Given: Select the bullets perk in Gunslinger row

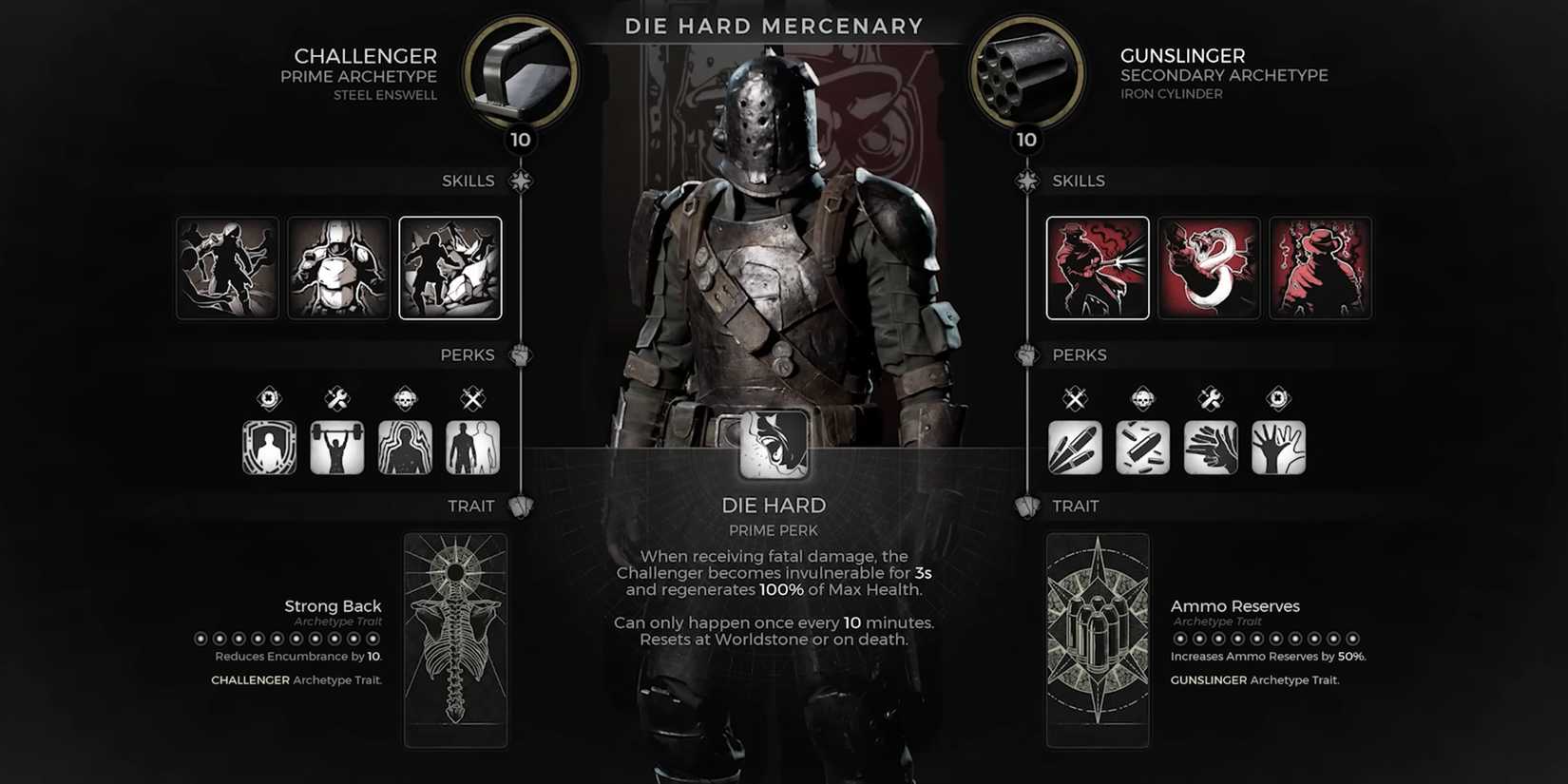Looking at the screenshot, I should point(1074,446).
